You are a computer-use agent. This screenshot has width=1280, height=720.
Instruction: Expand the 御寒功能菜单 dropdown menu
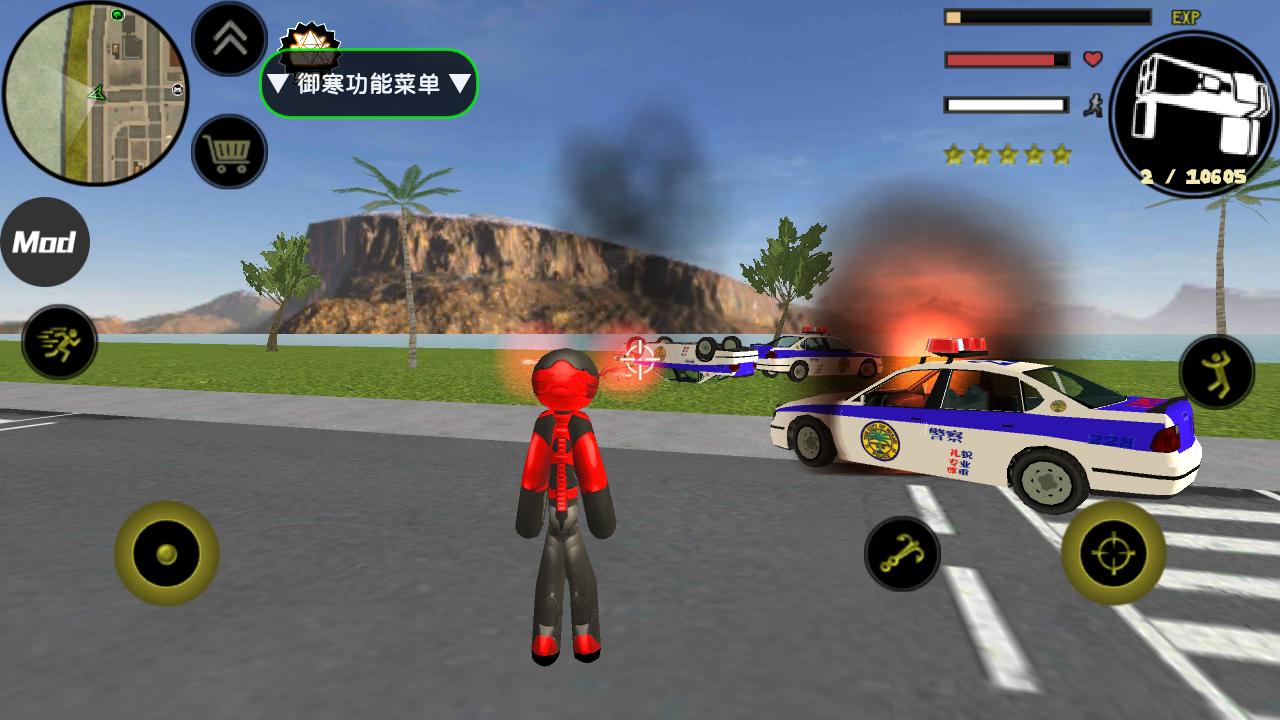[x=369, y=84]
